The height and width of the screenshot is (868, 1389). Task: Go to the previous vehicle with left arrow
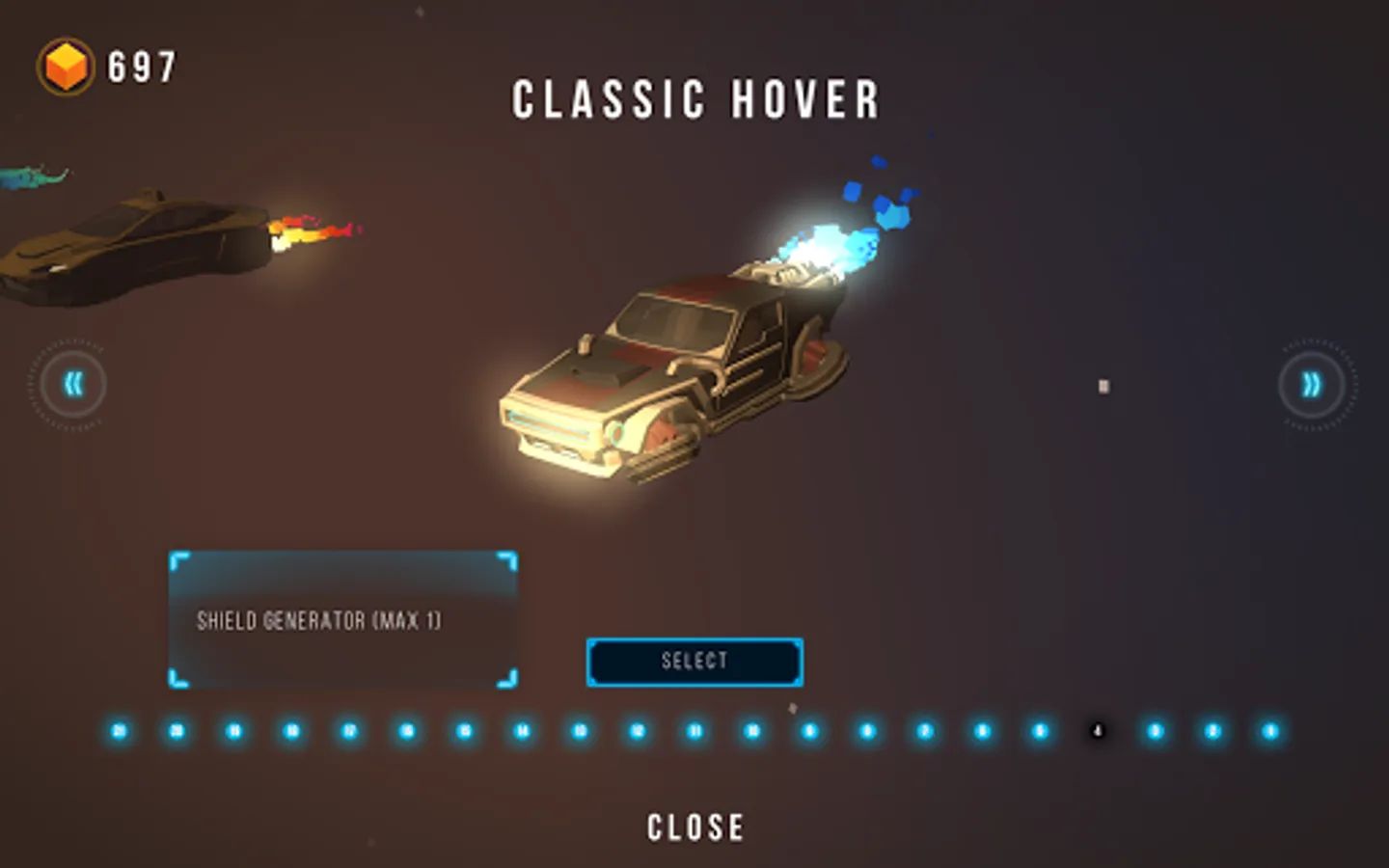(x=71, y=385)
